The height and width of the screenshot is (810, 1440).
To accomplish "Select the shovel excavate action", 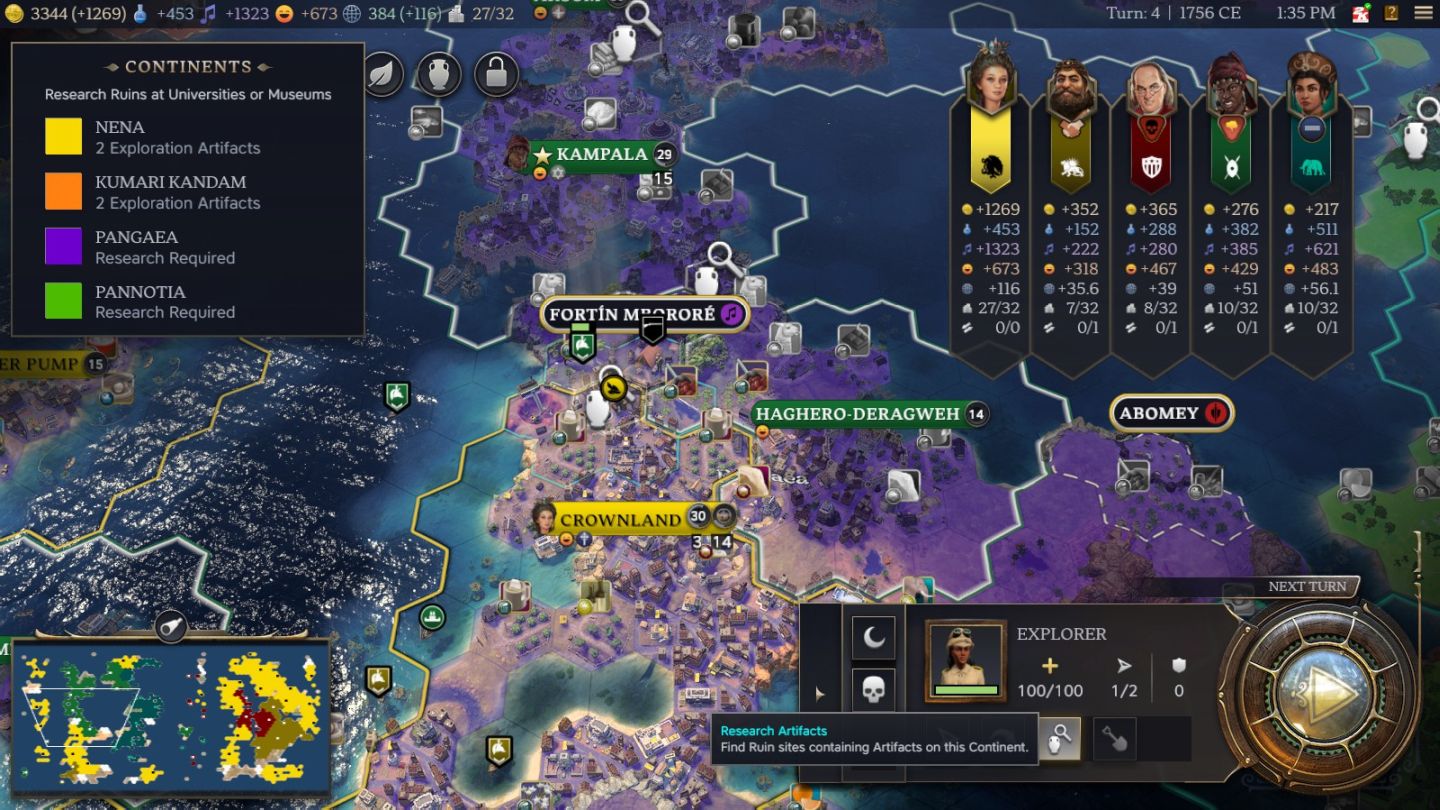I will (x=1114, y=738).
